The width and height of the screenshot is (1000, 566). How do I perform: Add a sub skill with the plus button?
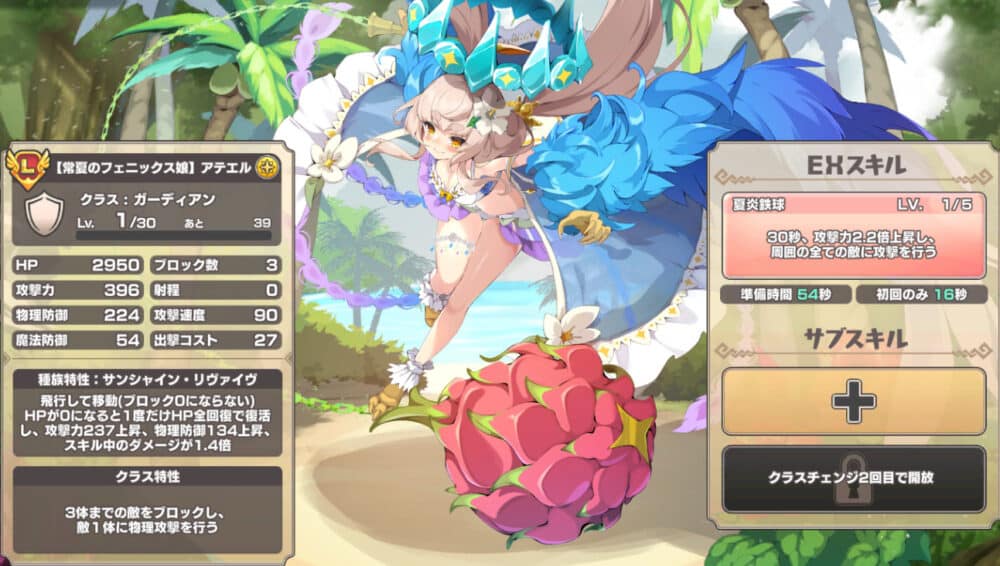click(x=853, y=401)
